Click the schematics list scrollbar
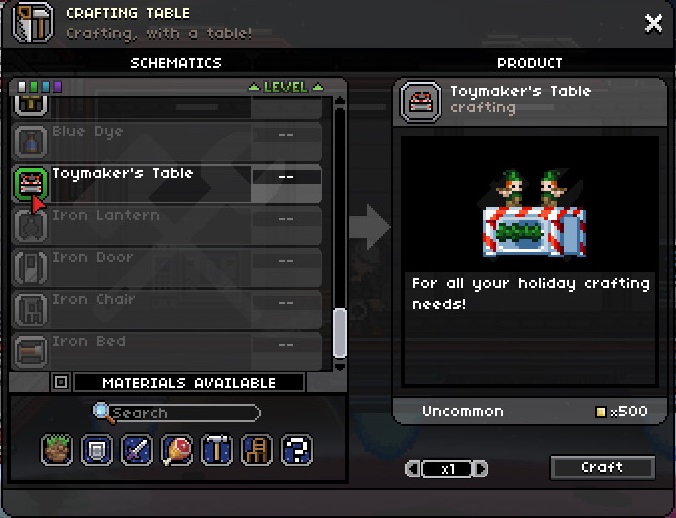This screenshot has width=676, height=518. (x=340, y=332)
